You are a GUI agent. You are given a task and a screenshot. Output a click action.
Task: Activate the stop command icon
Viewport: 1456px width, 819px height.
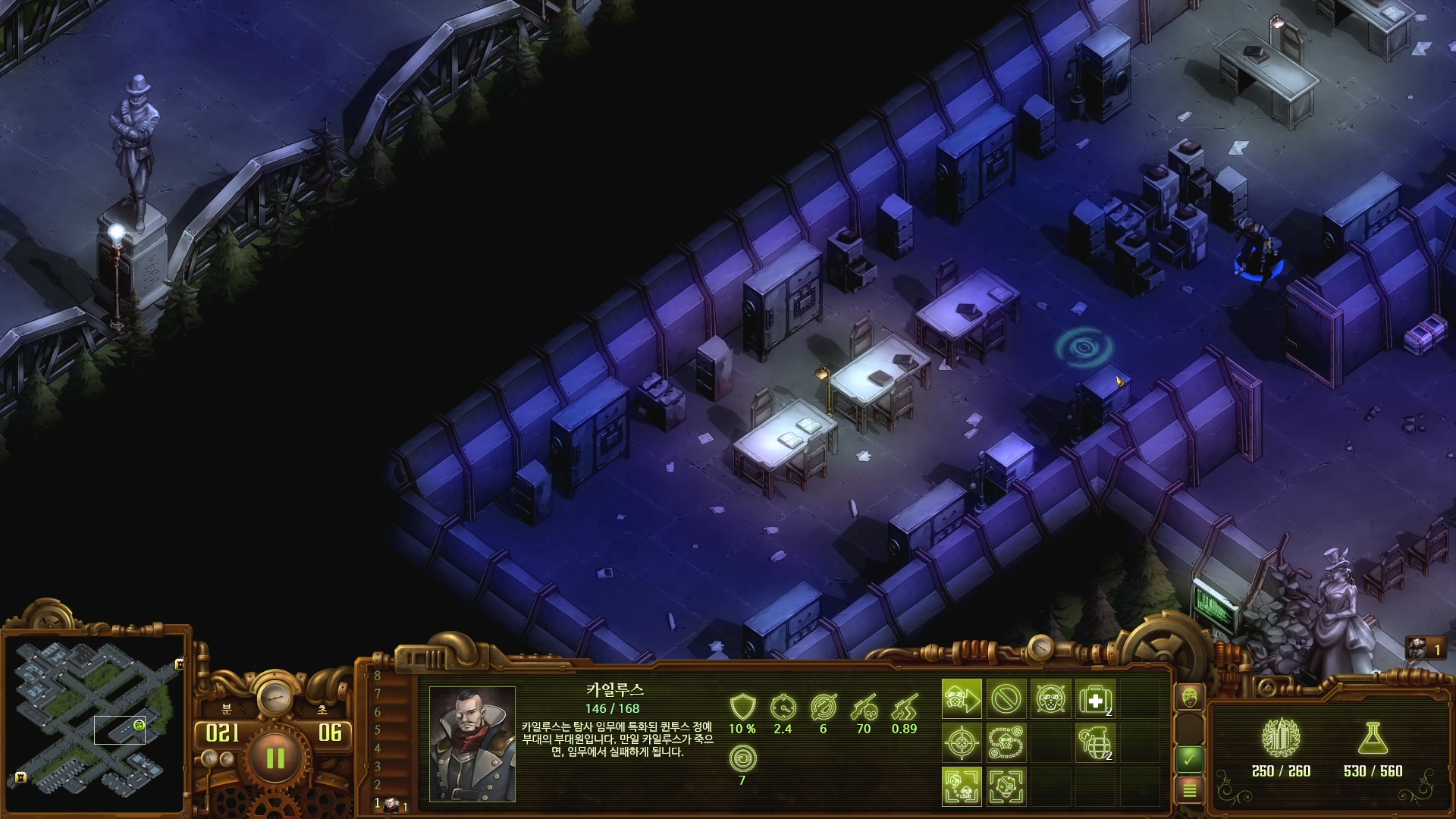click(1006, 699)
